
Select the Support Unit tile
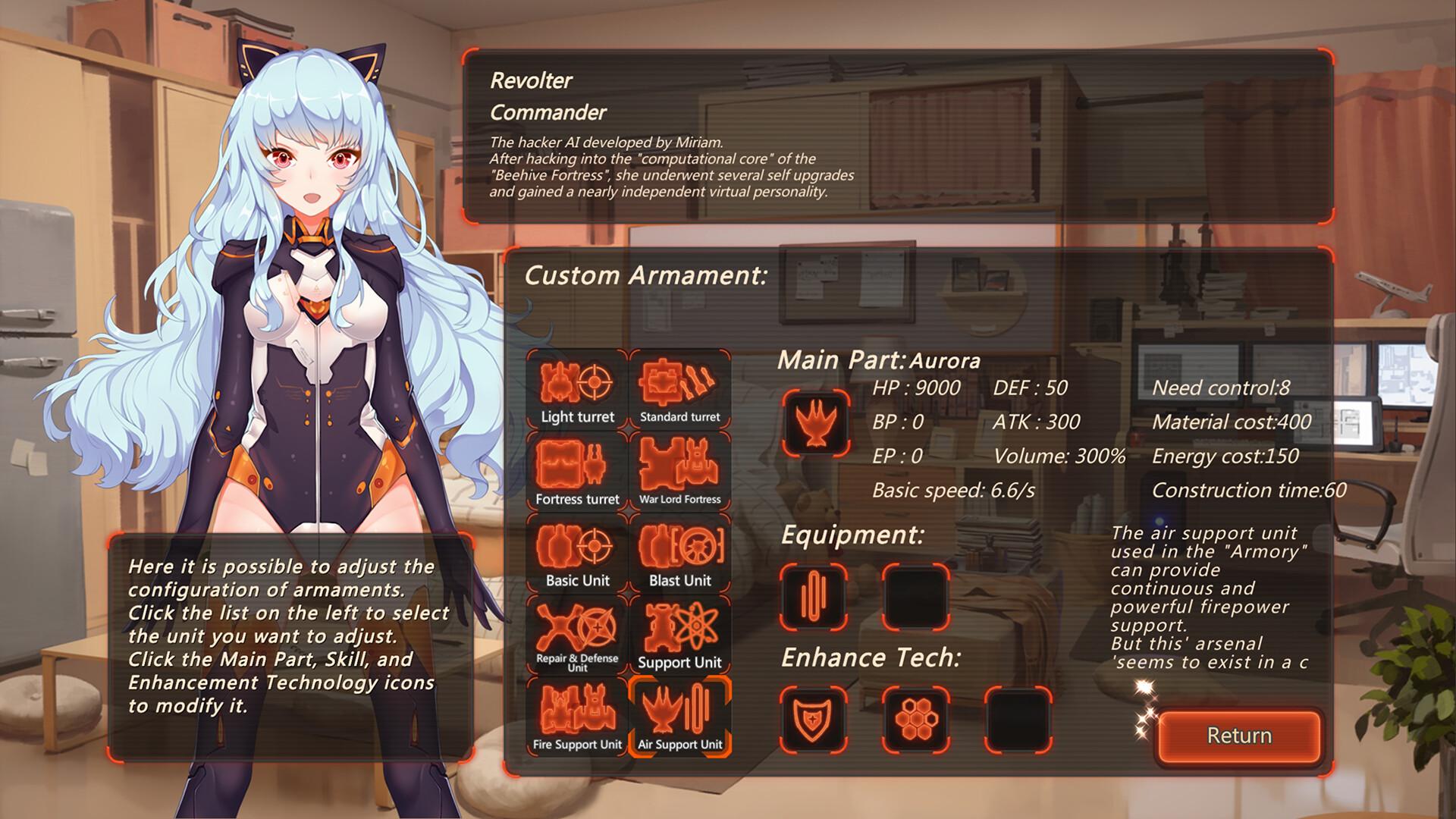[x=679, y=635]
